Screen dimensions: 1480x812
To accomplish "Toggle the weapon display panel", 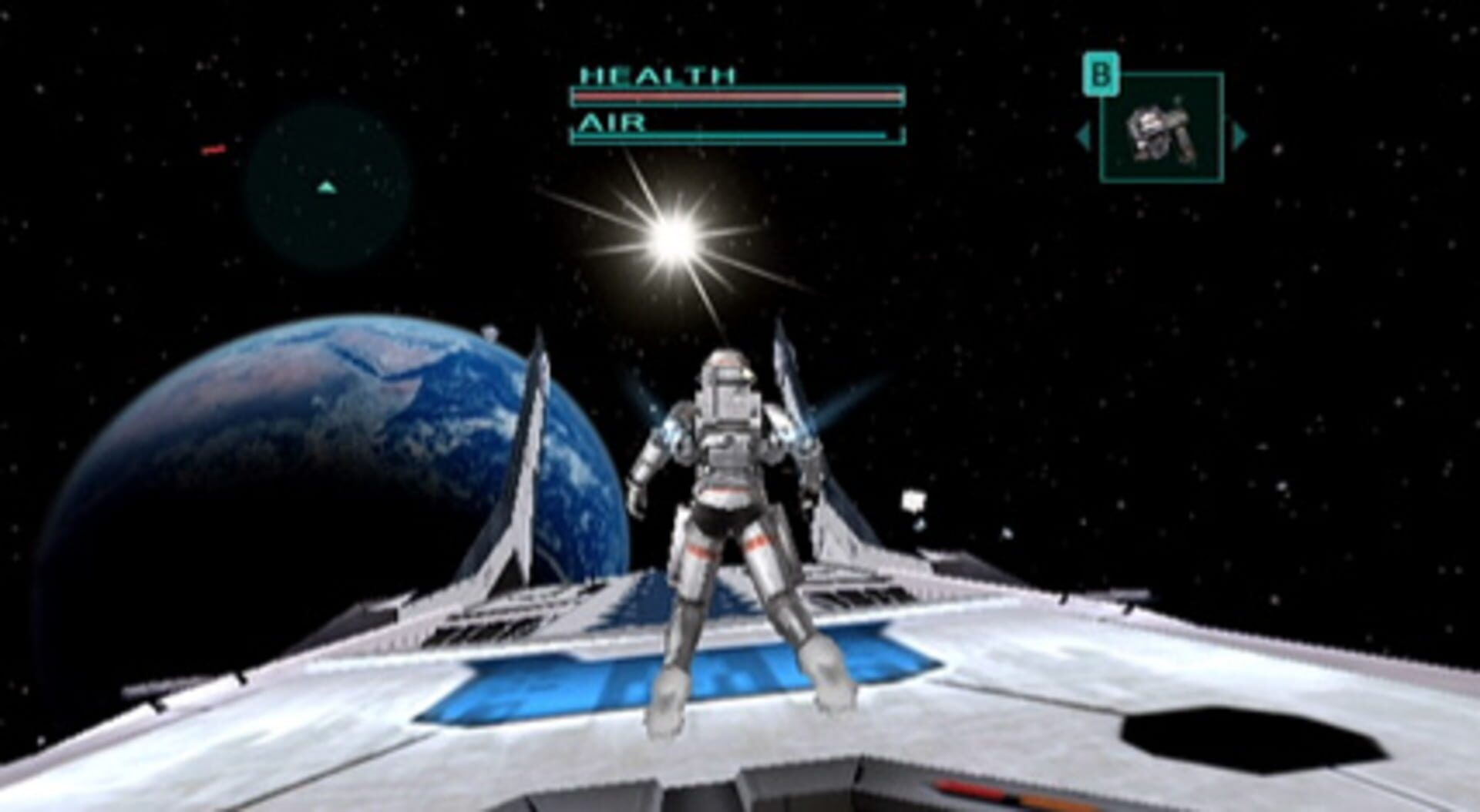I will 1164,127.
